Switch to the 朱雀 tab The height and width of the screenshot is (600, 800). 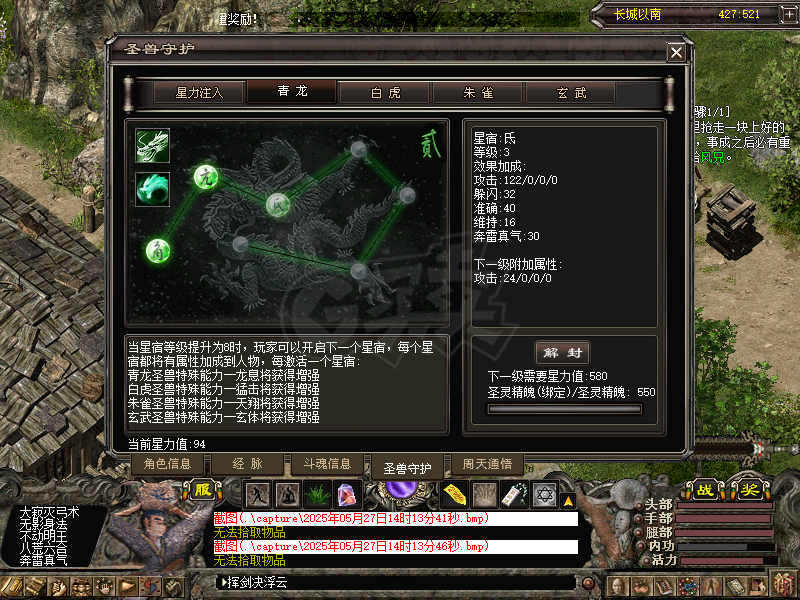(x=477, y=92)
